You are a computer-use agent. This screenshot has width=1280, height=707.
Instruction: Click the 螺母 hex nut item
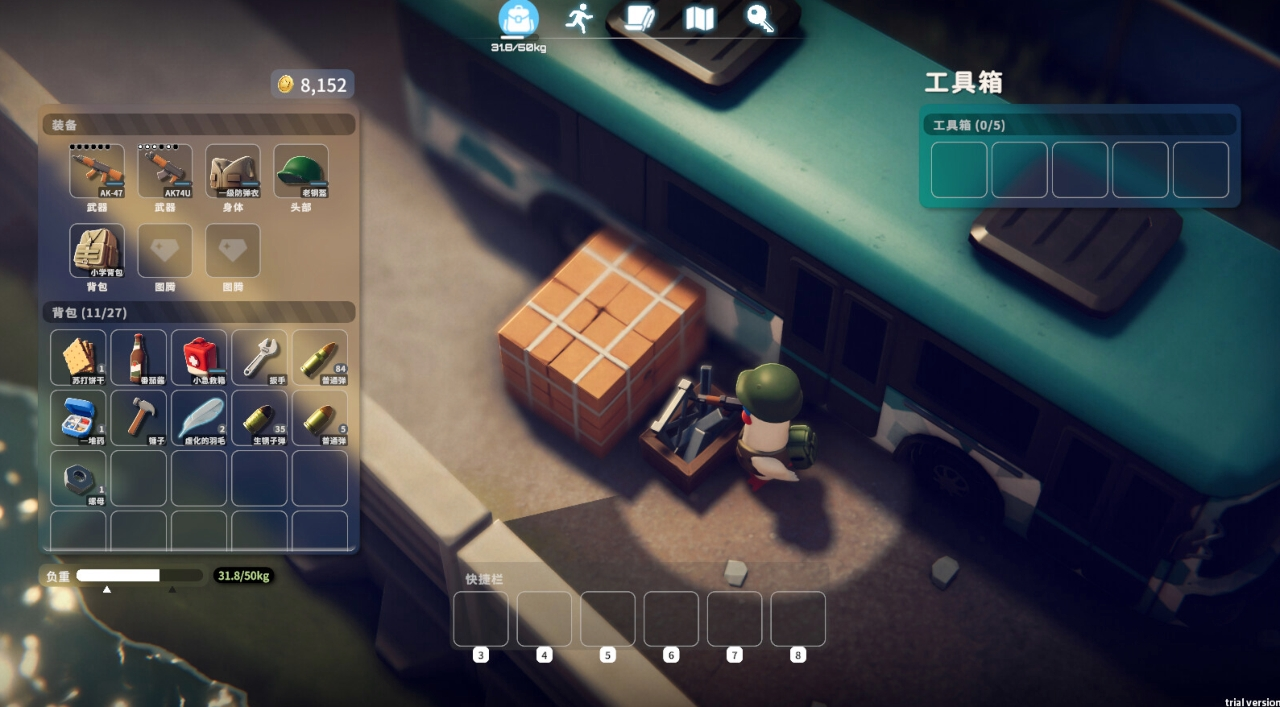click(x=78, y=478)
